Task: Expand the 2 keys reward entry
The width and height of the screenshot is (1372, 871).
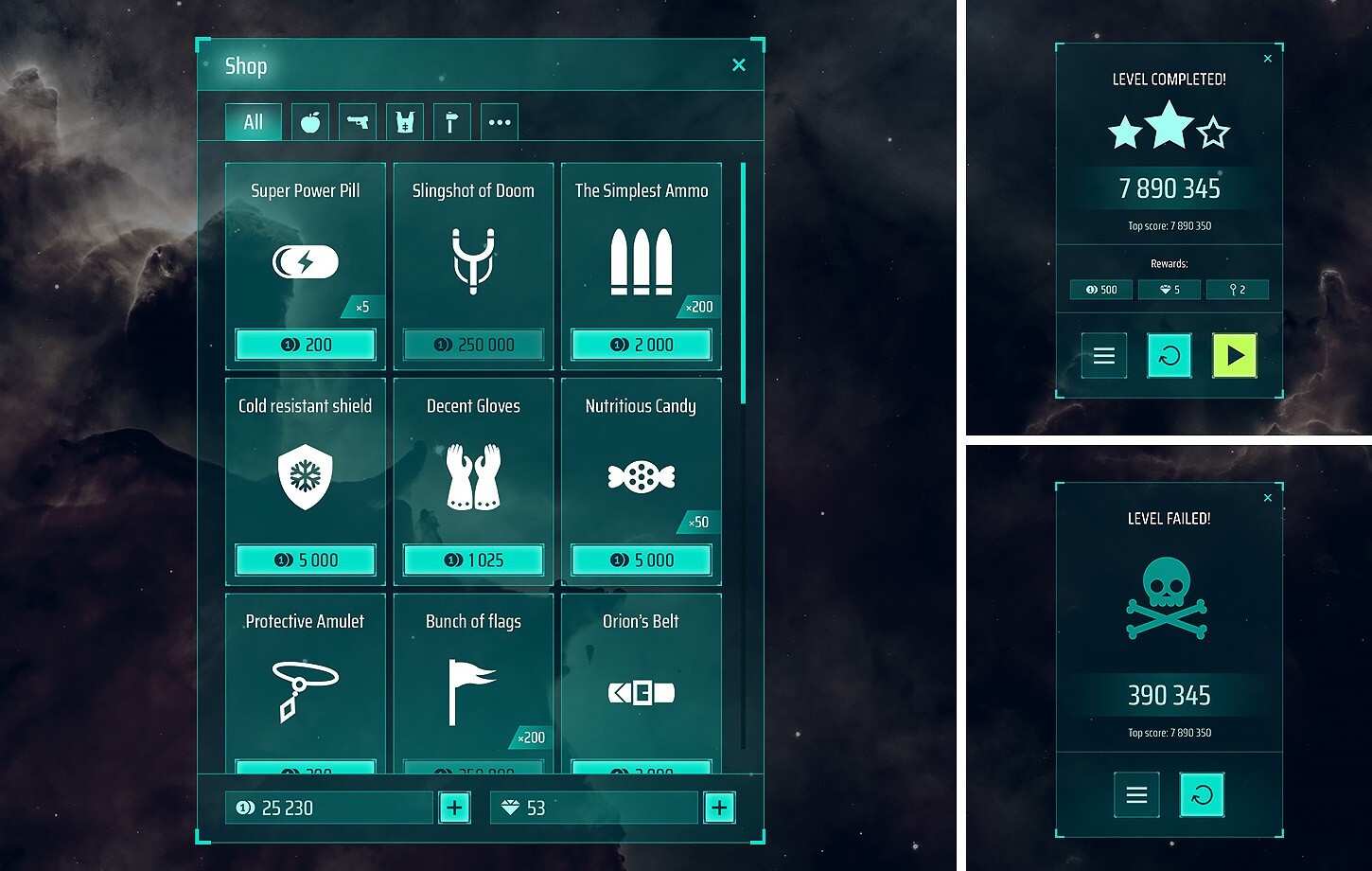Action: pos(1238,290)
